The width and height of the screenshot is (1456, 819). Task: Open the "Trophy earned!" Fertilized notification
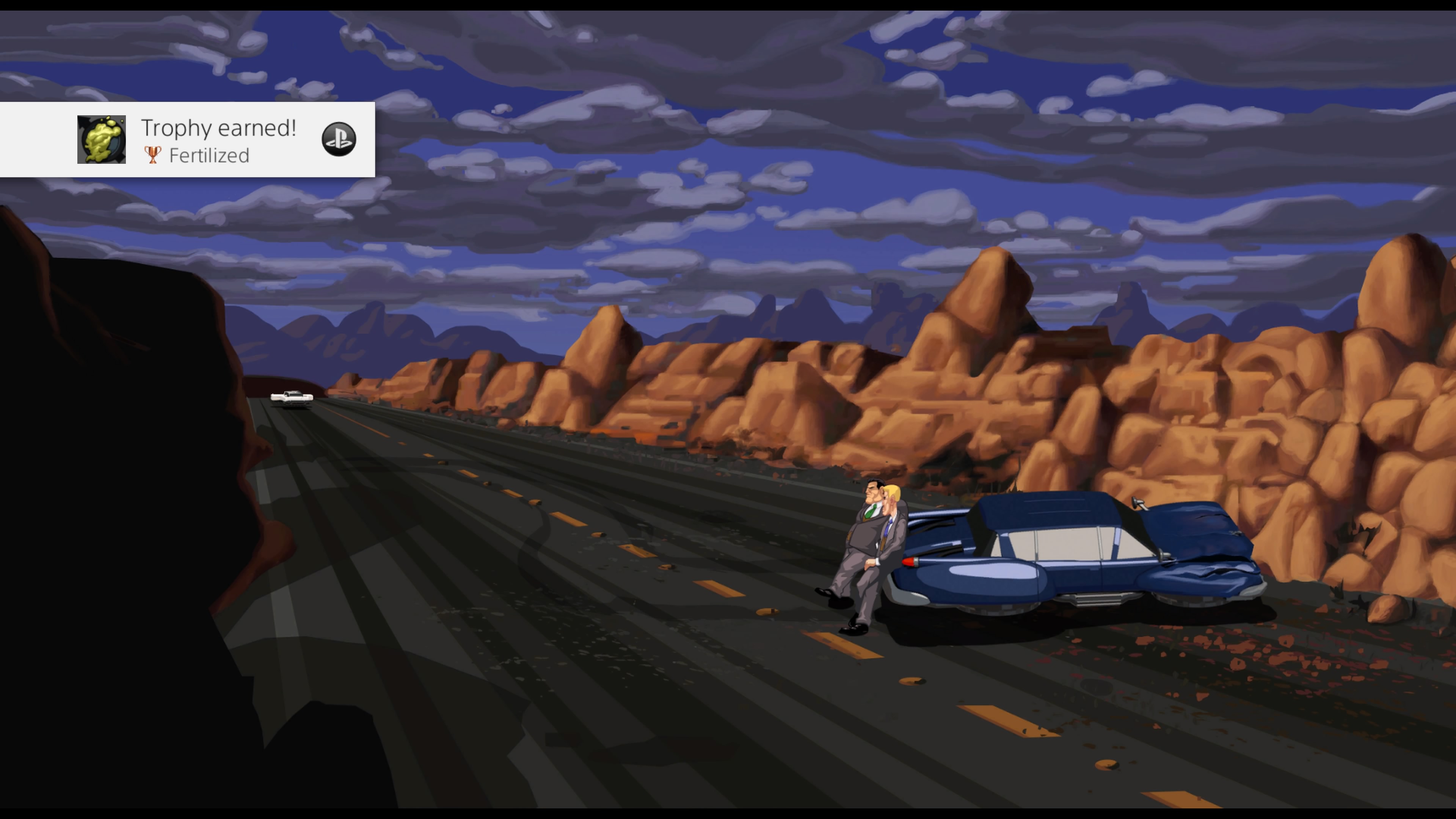pos(218,140)
